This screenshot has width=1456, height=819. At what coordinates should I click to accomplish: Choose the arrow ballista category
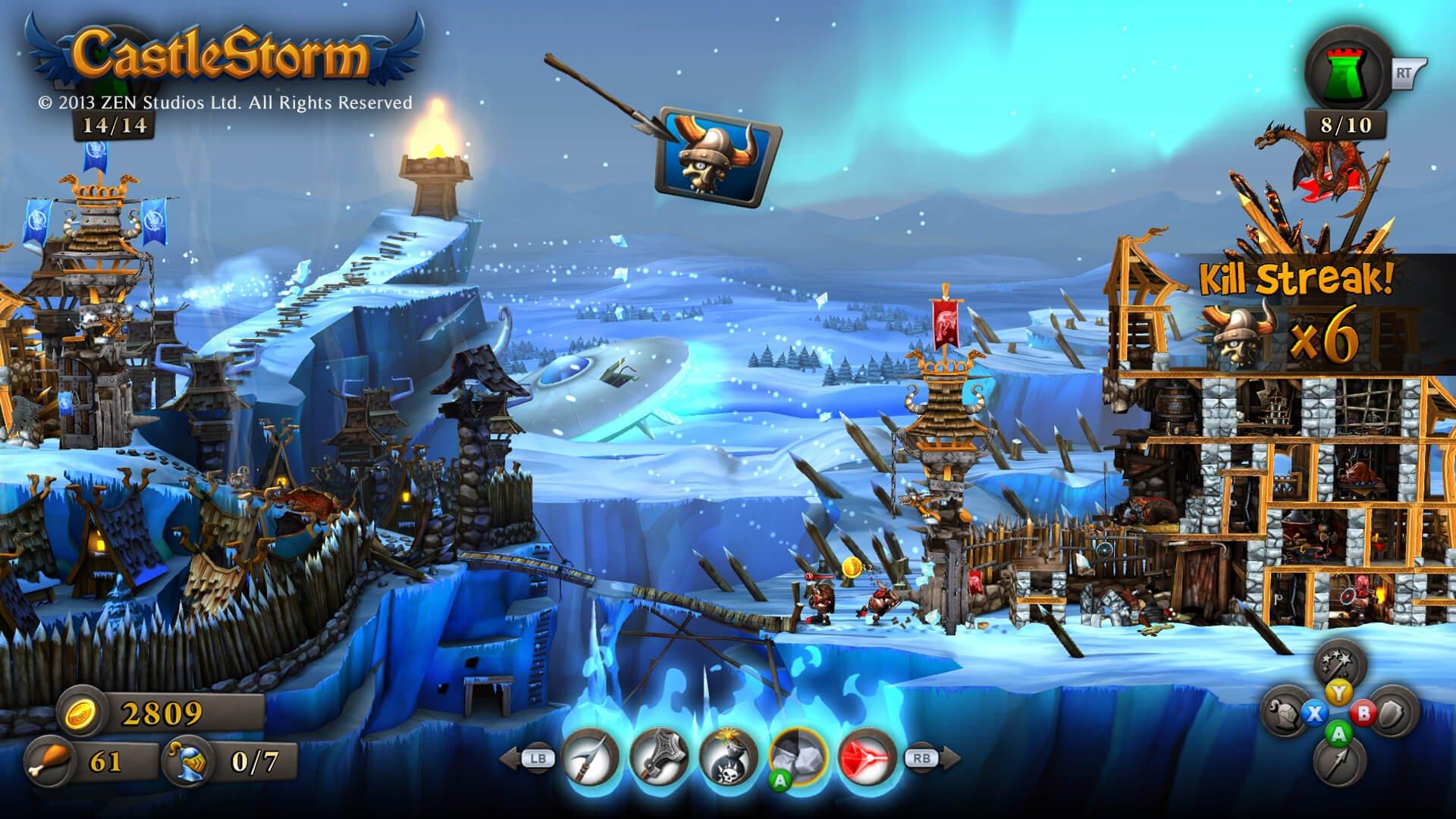[1340, 761]
